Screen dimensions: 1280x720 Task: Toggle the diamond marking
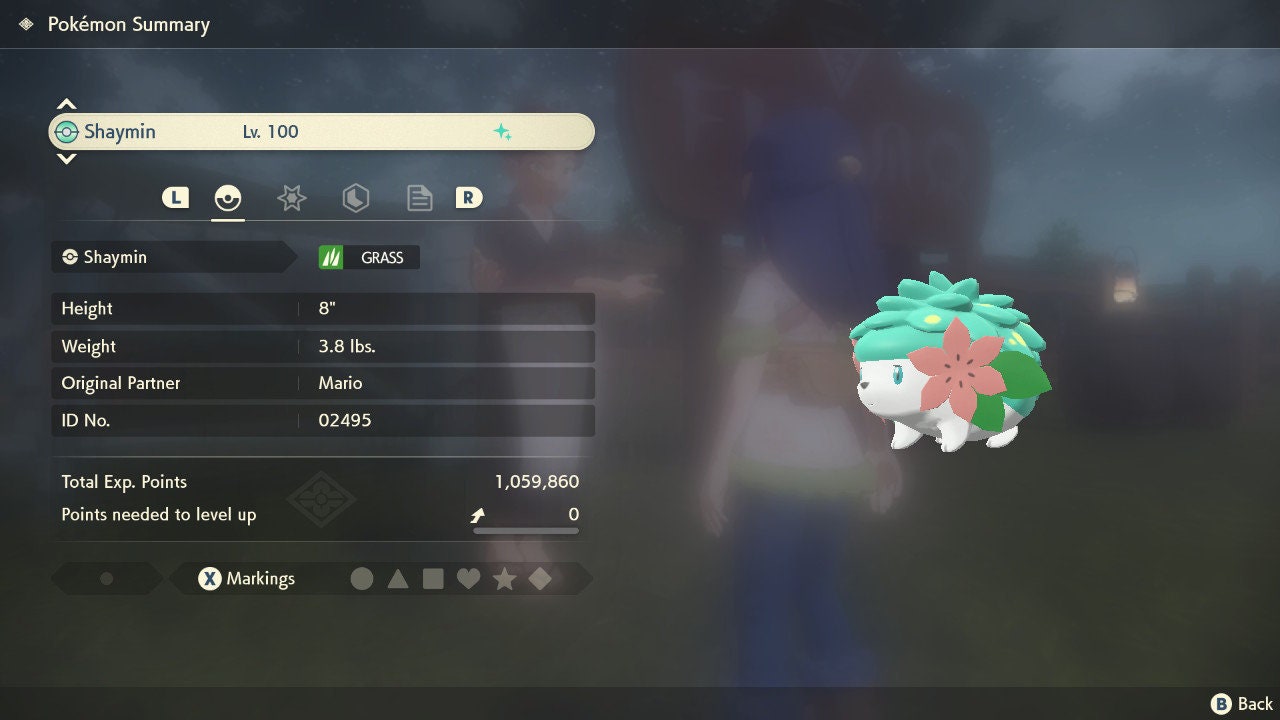(540, 579)
